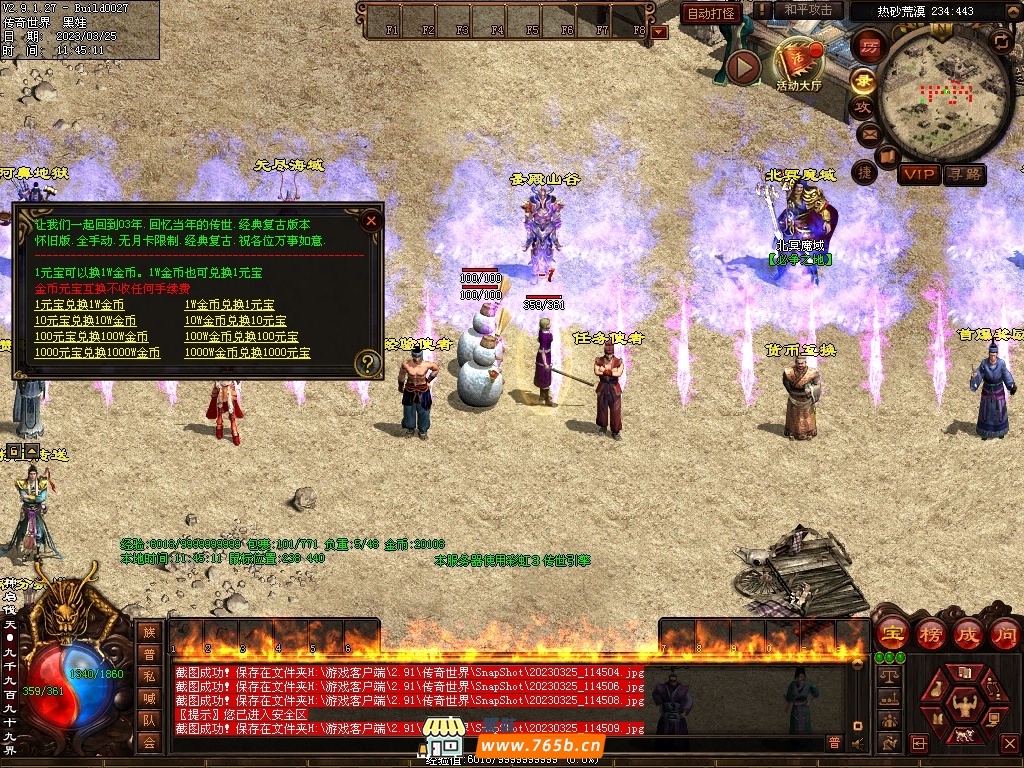Select the 队 team chat channel
Image resolution: width=1024 pixels, height=768 pixels.
[149, 720]
